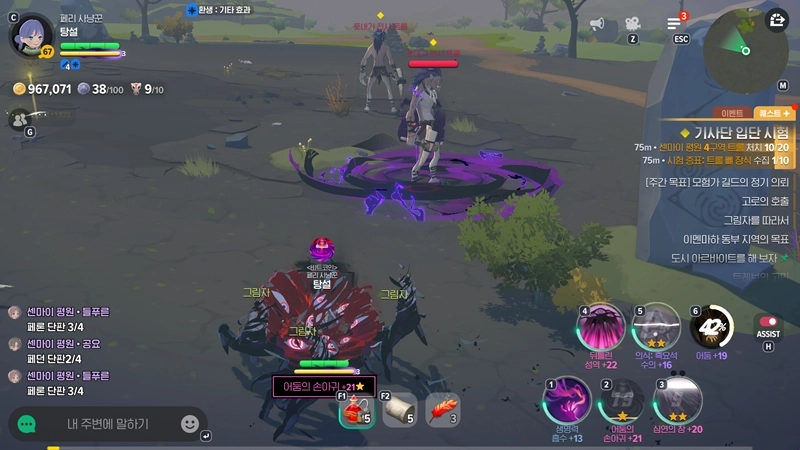Use the red potion in F1 slot
Viewport: 800px width, 450px height.
pyautogui.click(x=356, y=408)
